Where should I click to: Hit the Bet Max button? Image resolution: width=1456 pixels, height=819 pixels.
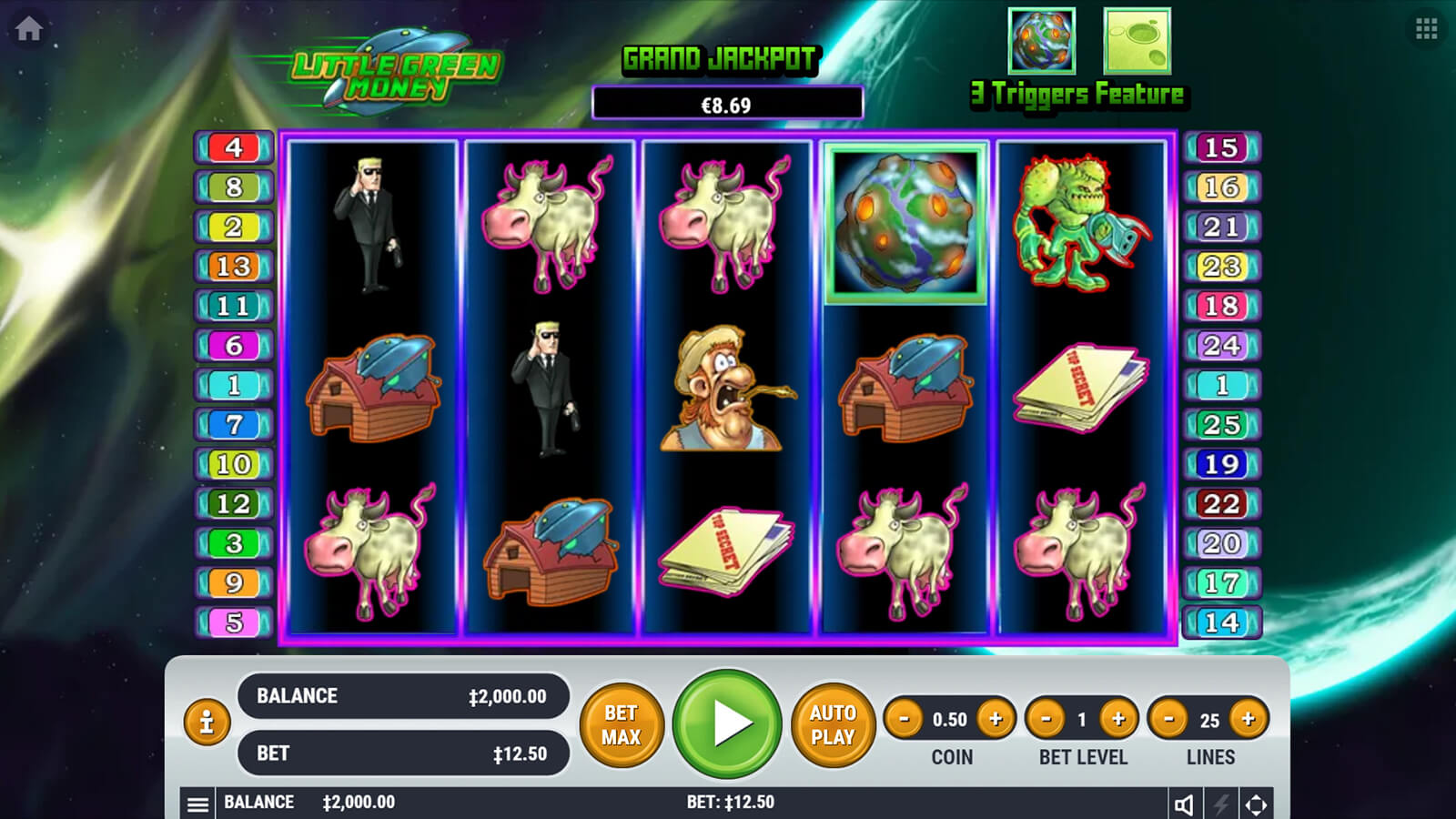(622, 724)
